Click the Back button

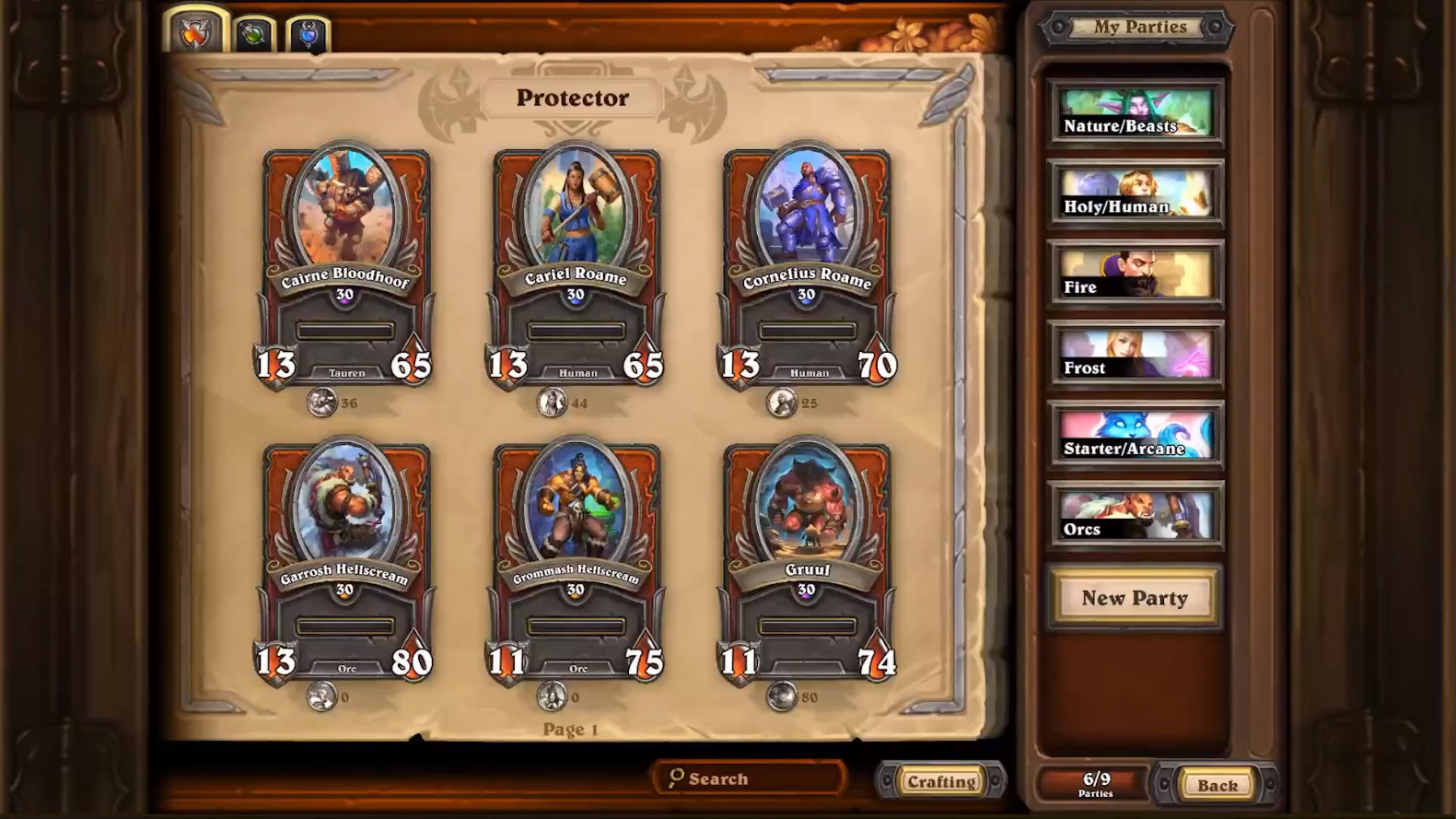coord(1217,785)
